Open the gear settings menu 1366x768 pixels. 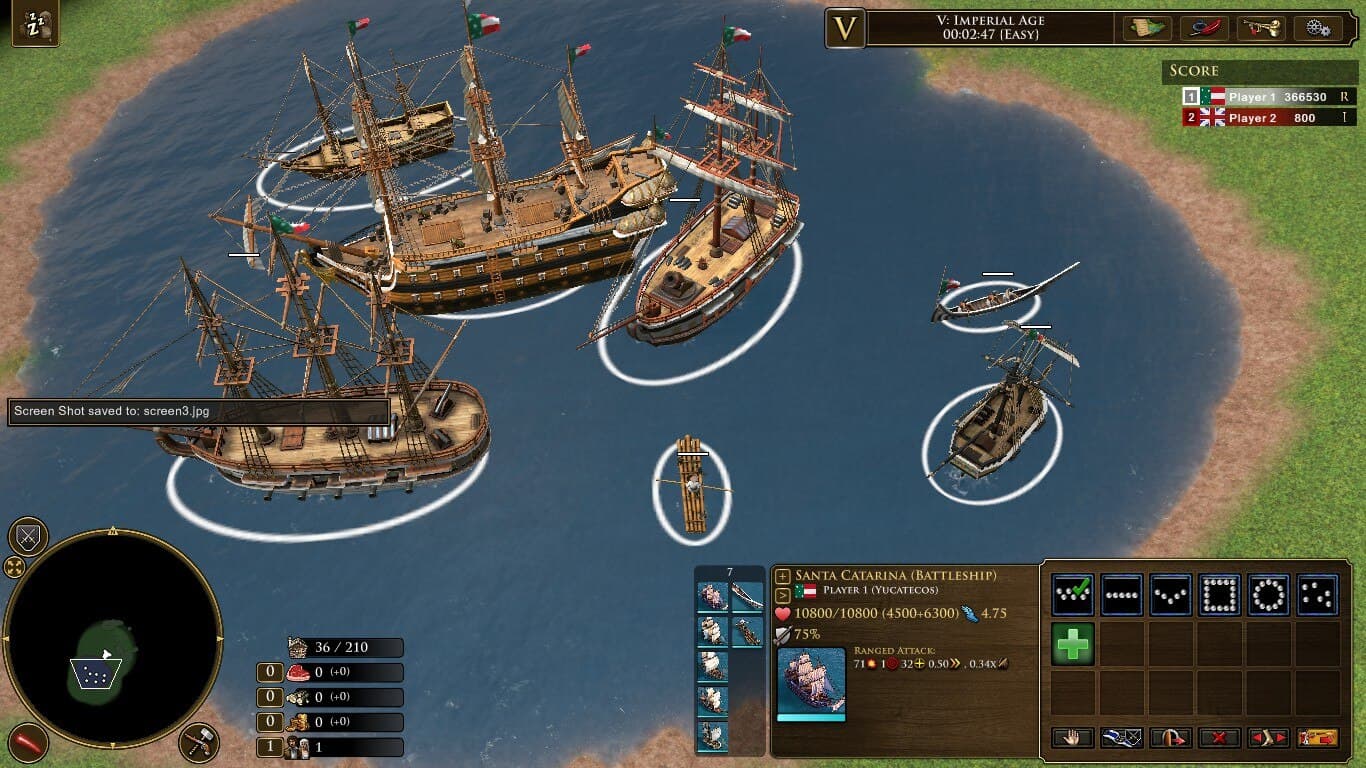(x=1318, y=28)
